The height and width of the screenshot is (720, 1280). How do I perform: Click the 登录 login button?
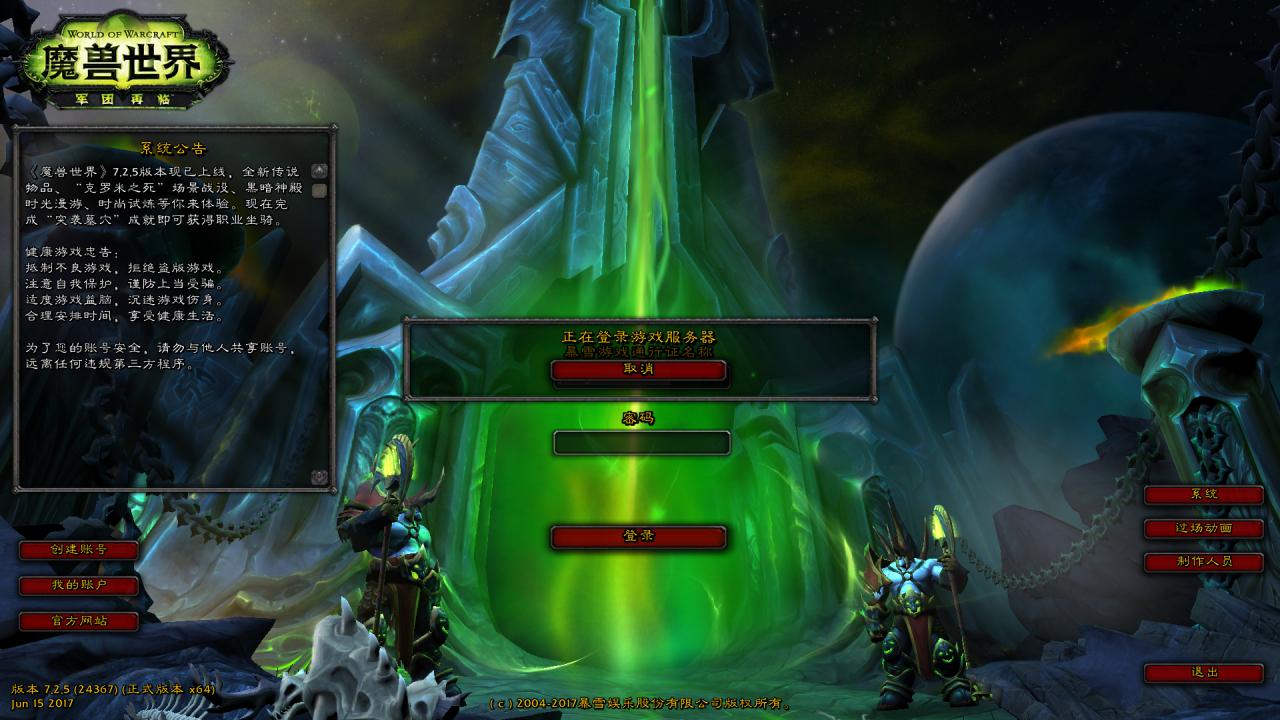tap(638, 537)
